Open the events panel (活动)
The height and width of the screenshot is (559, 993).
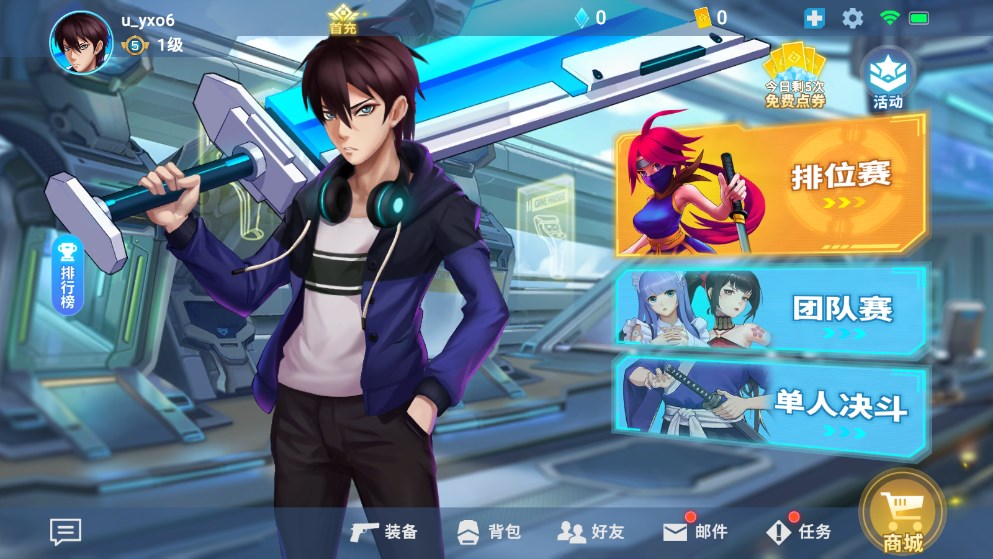click(887, 79)
